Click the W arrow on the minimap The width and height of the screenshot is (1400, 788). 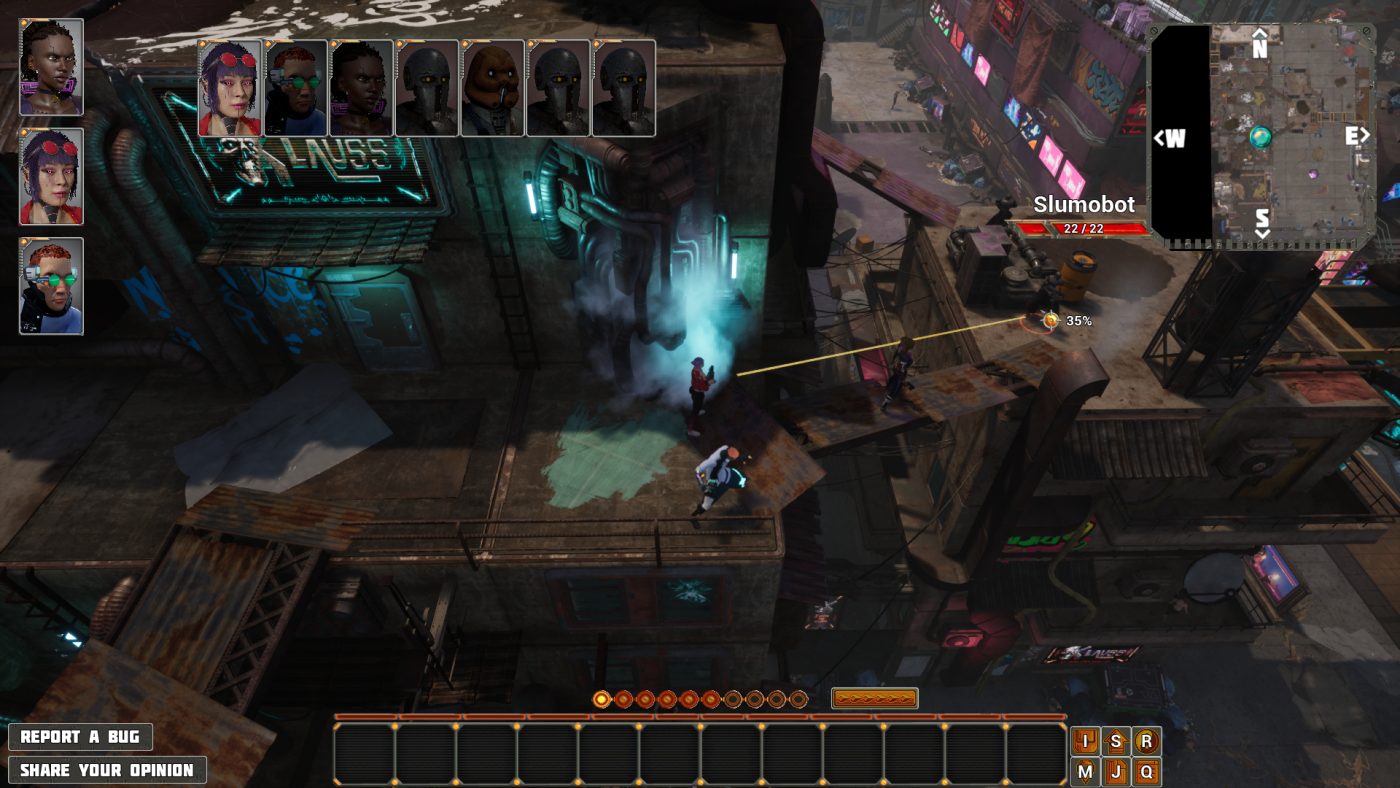click(x=1169, y=138)
